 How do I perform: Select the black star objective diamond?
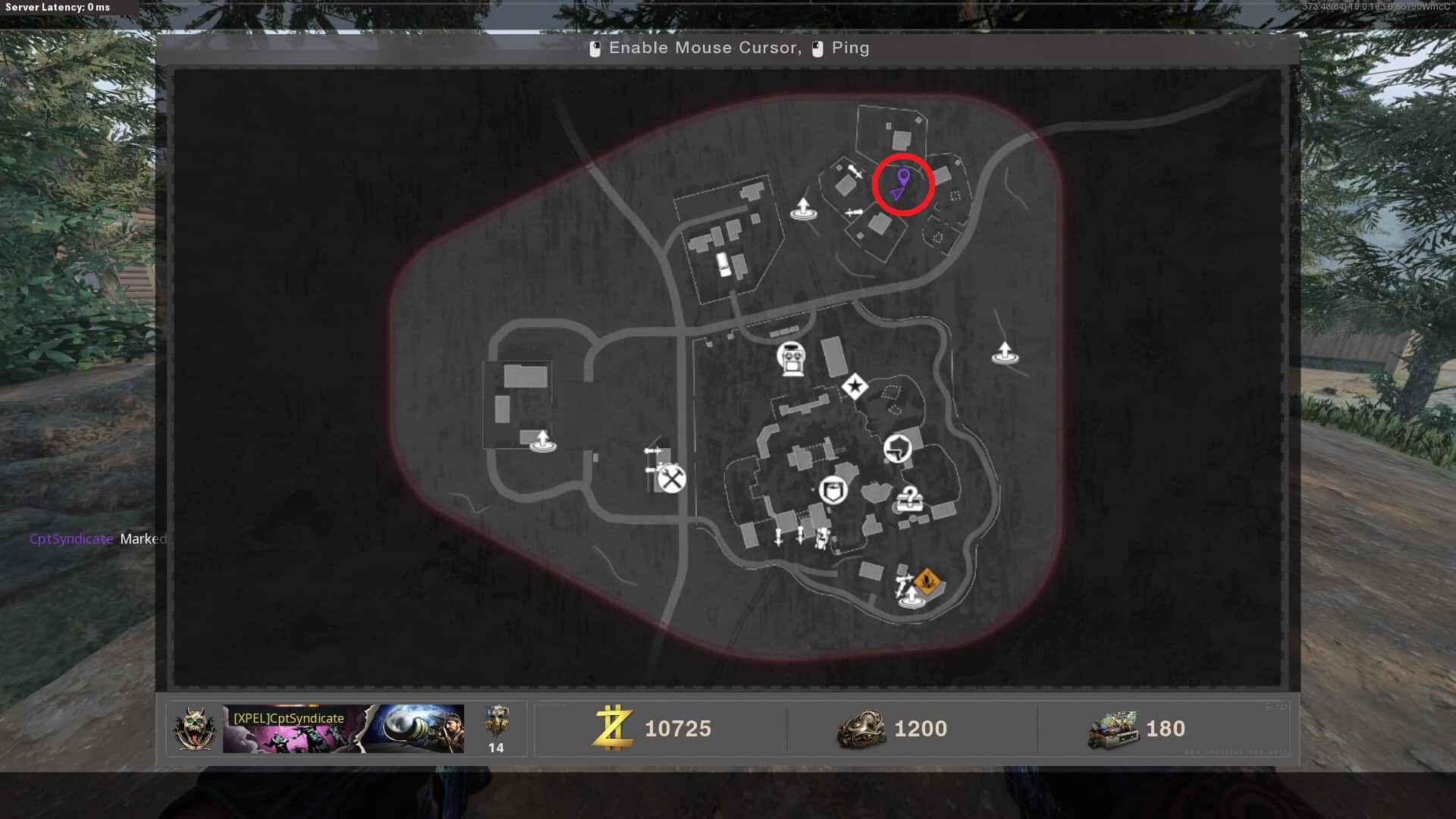pos(855,387)
